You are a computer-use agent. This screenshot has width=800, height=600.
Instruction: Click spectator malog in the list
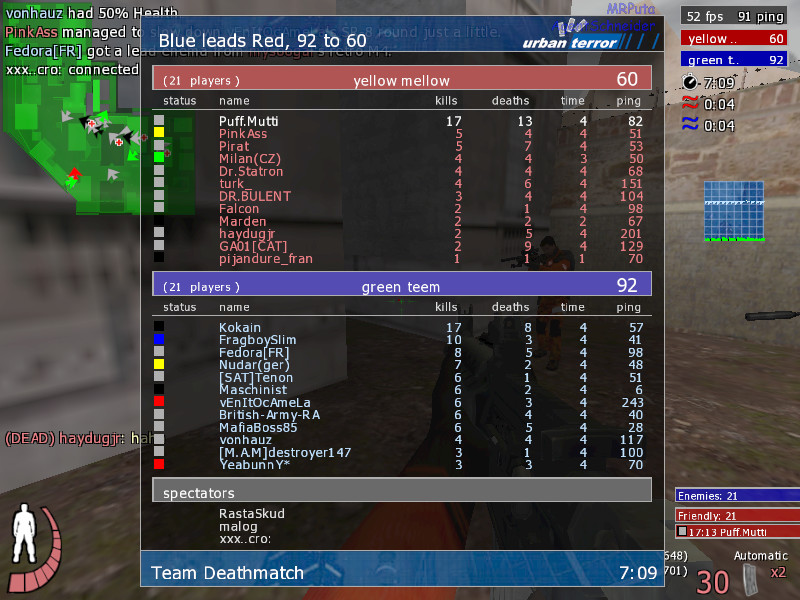238,527
